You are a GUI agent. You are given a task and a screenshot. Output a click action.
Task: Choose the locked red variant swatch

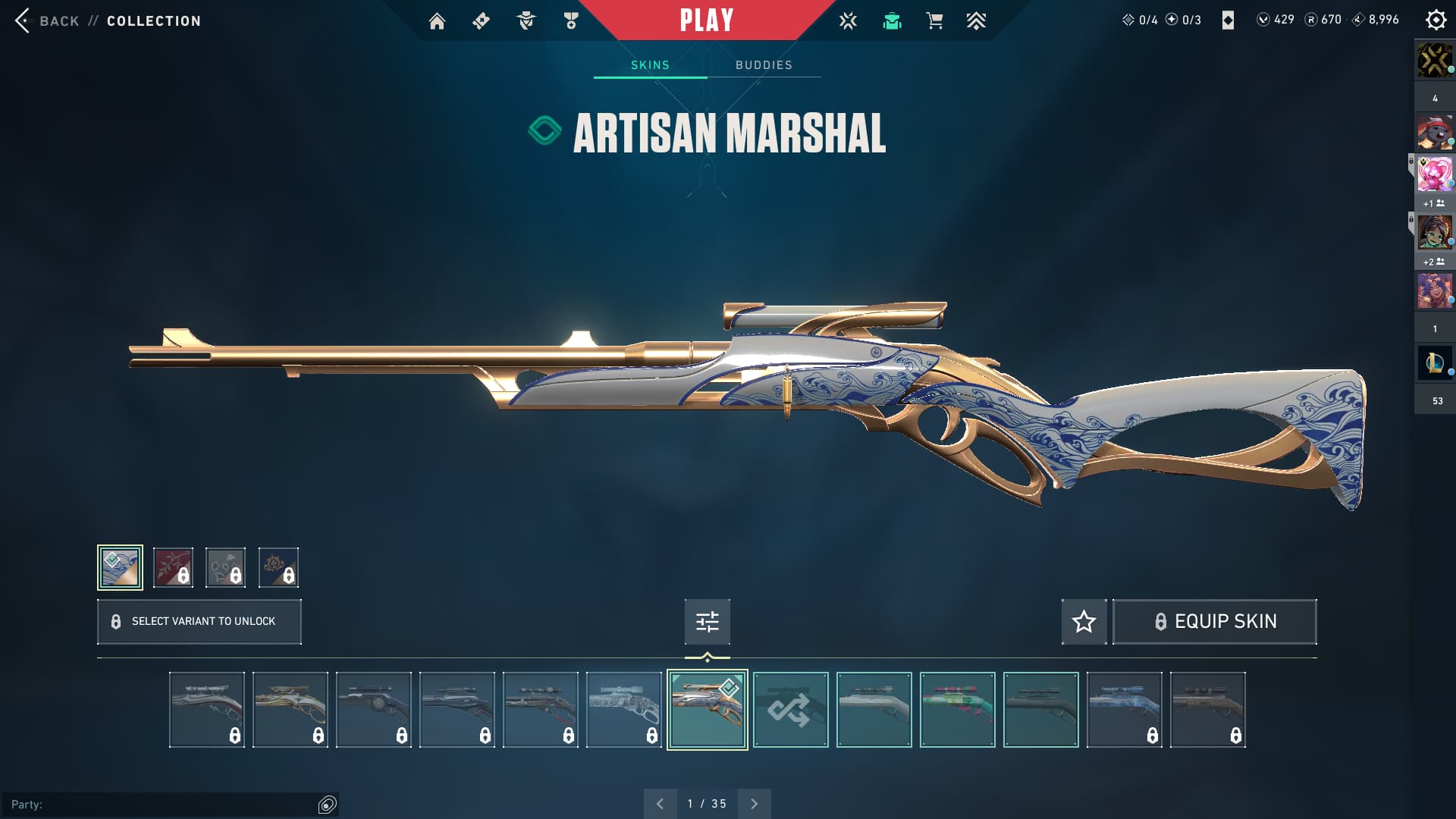coord(173,567)
